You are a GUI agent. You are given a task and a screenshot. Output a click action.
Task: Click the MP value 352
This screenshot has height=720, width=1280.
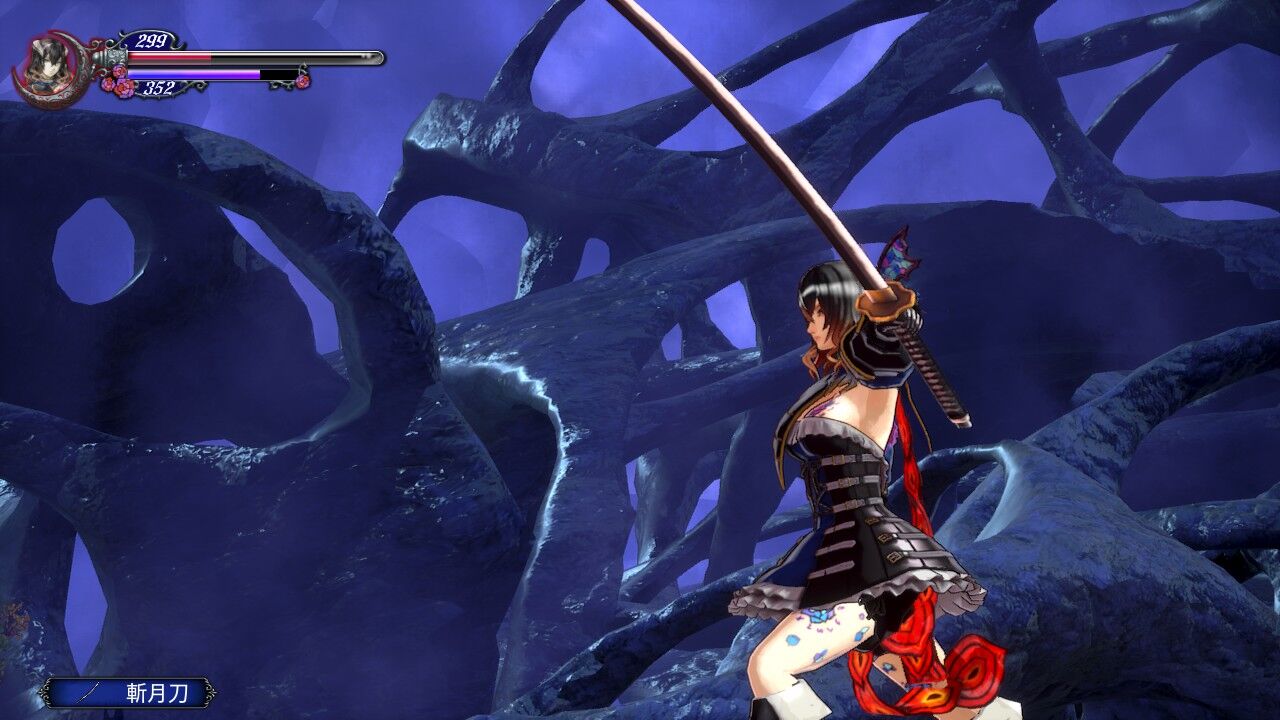coord(160,86)
